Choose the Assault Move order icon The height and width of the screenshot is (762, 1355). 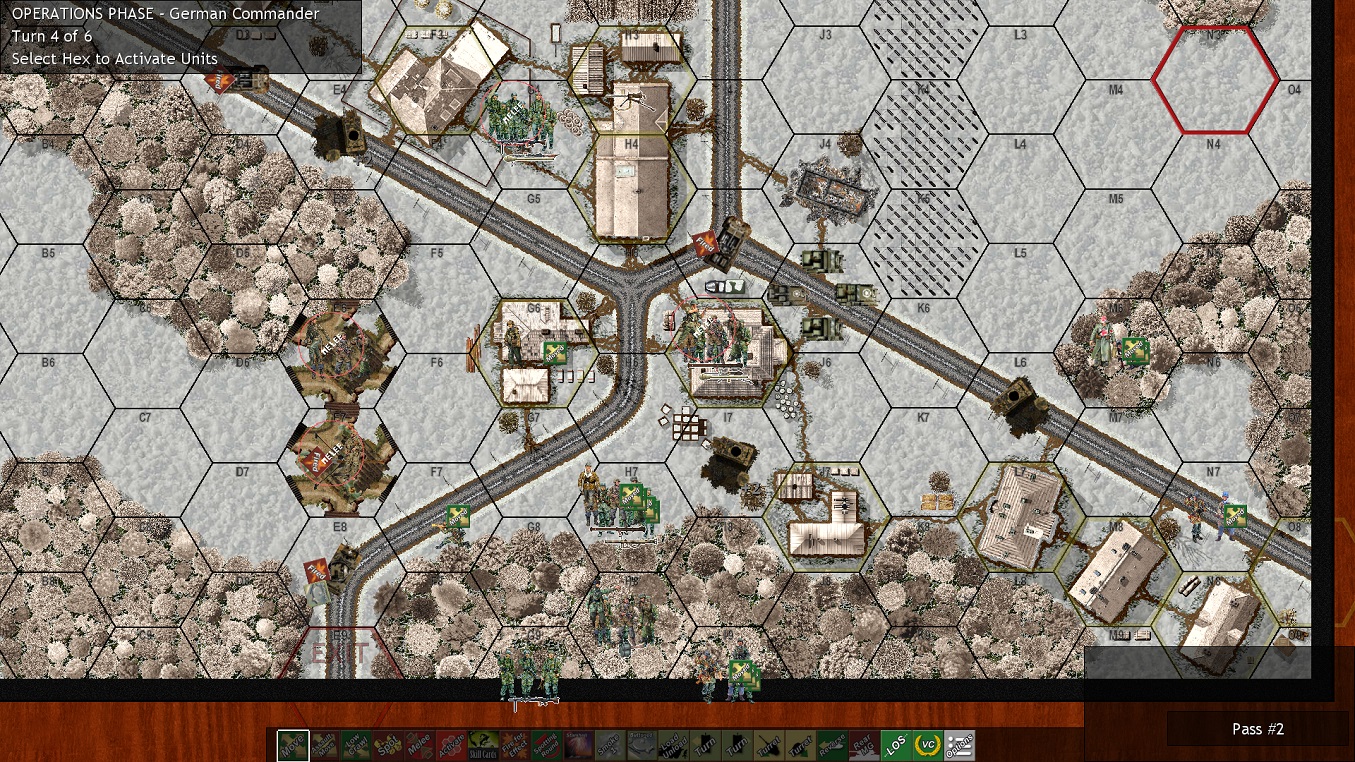(x=323, y=743)
